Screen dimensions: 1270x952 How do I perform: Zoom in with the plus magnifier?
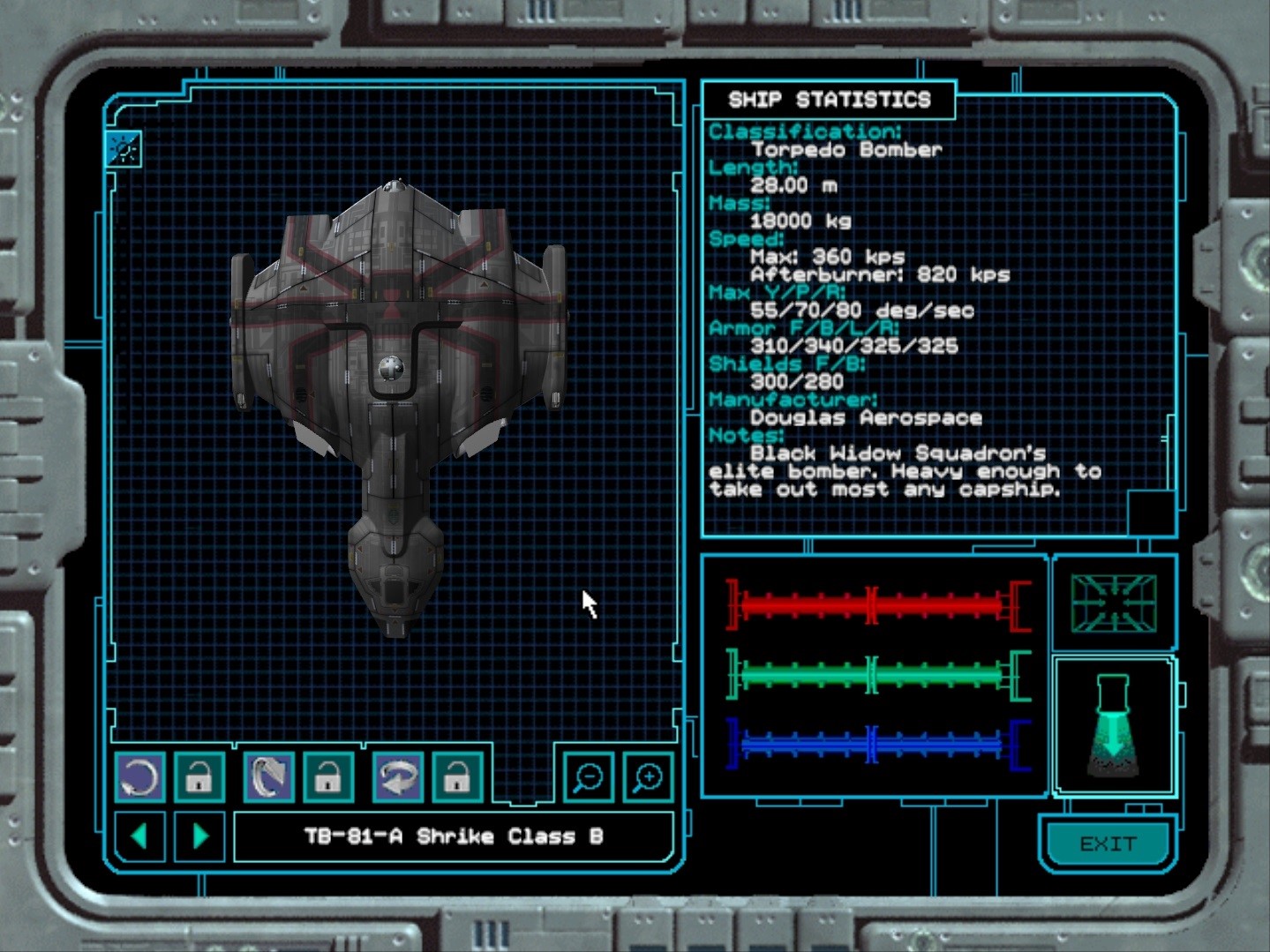point(648,777)
